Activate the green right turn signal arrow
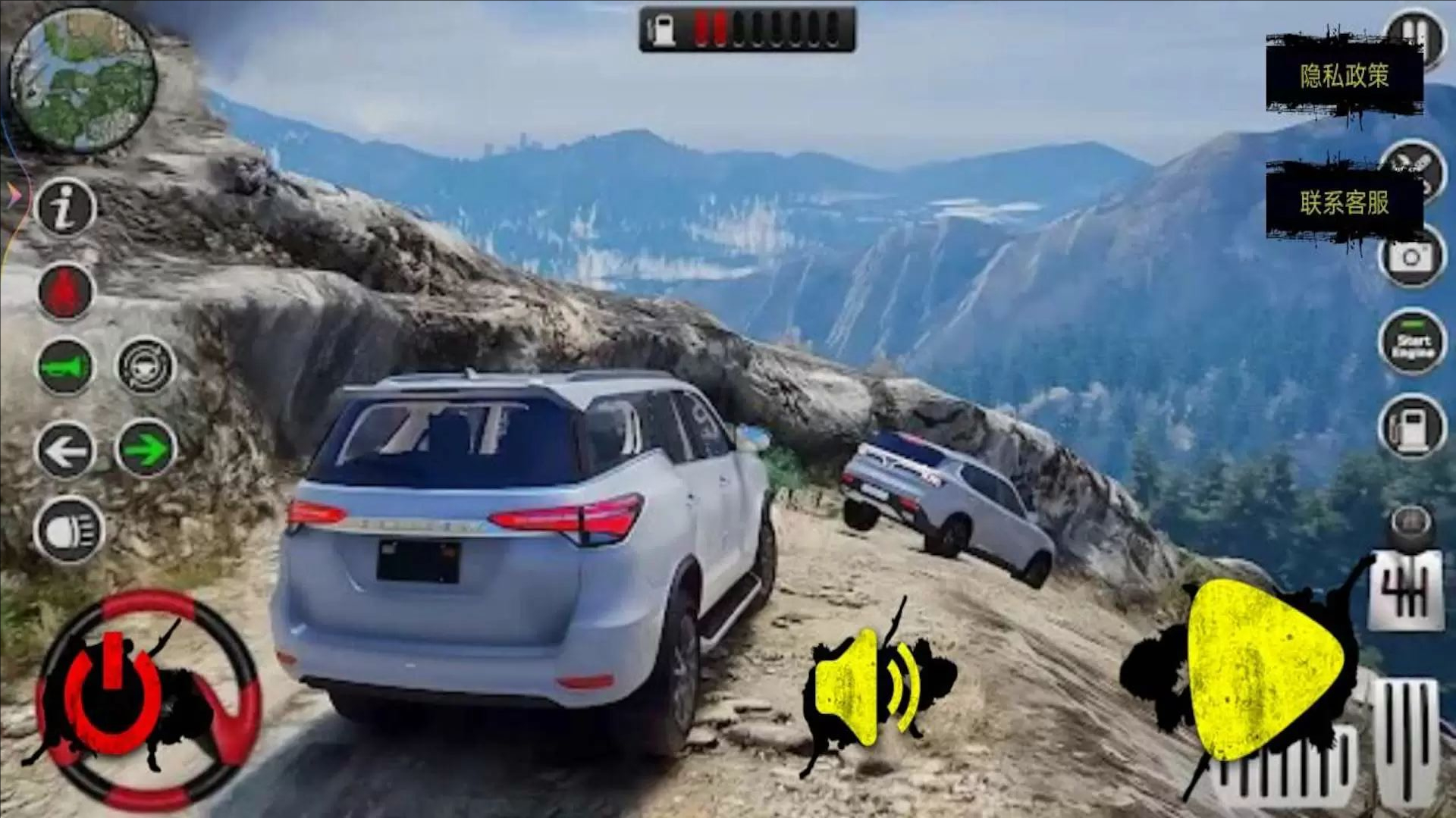 point(146,451)
